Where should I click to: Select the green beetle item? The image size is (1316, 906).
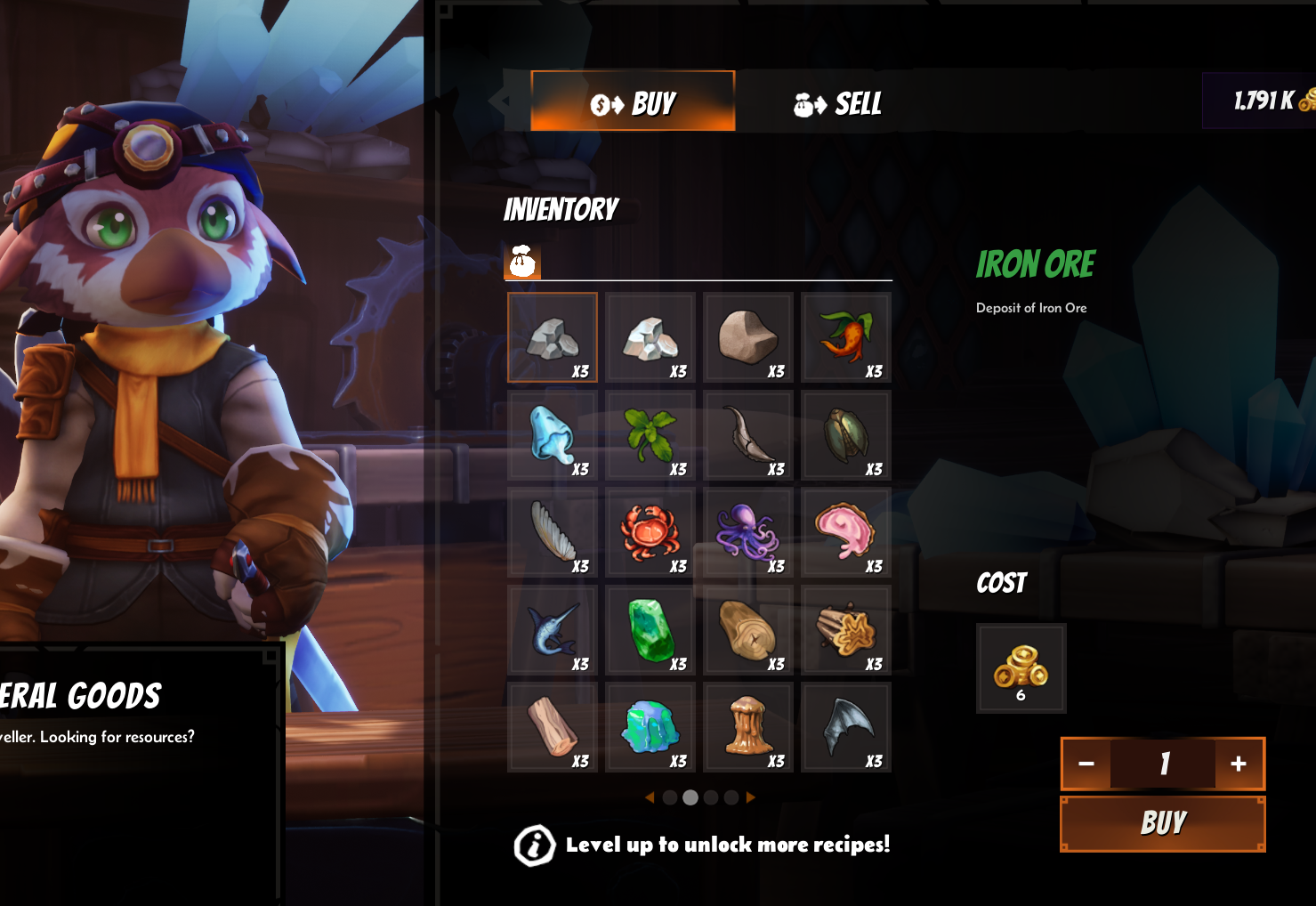pyautogui.click(x=845, y=436)
